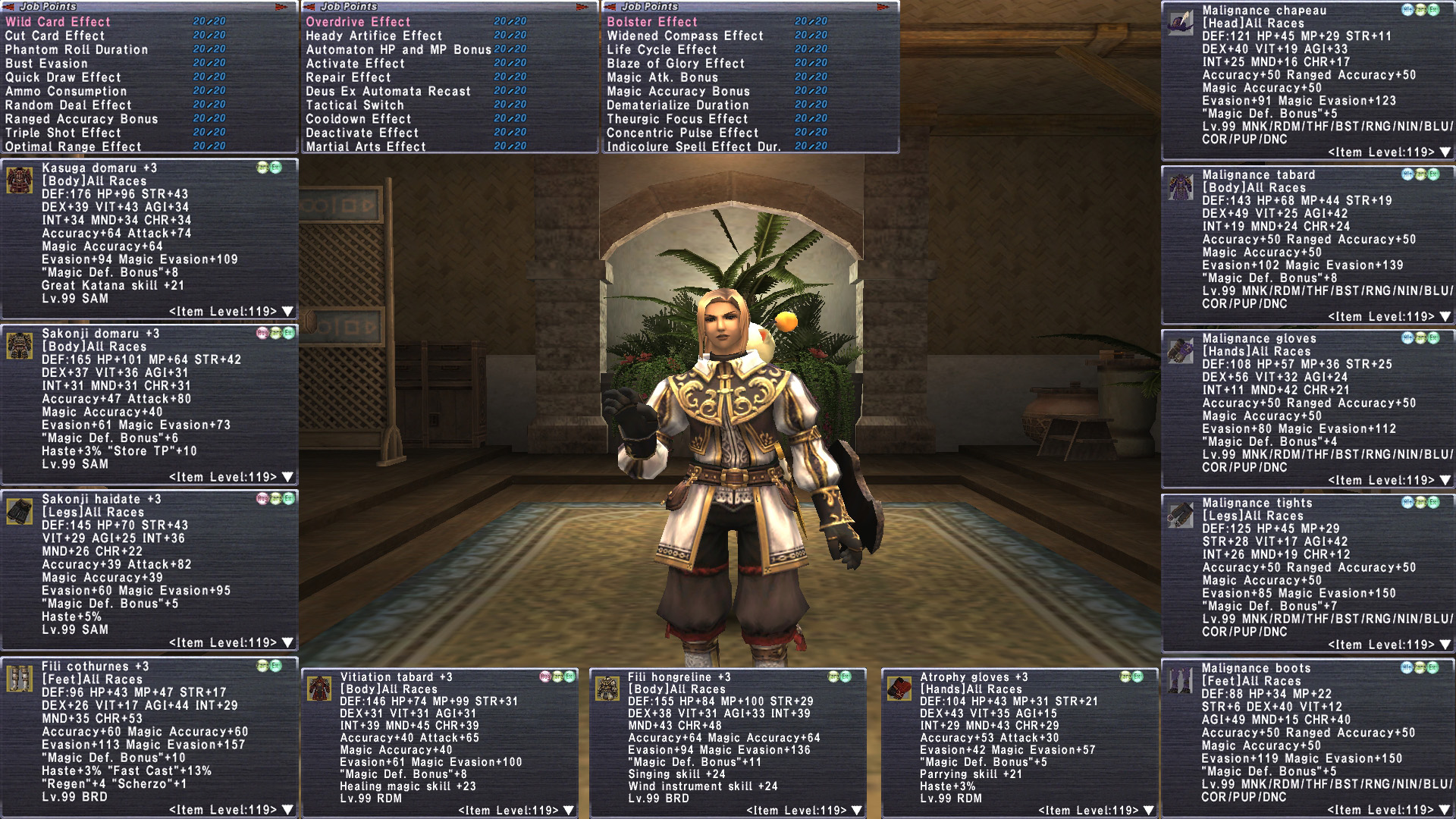1456x819 pixels.
Task: Choose Blaze of Glory Effect row
Action: tap(676, 64)
